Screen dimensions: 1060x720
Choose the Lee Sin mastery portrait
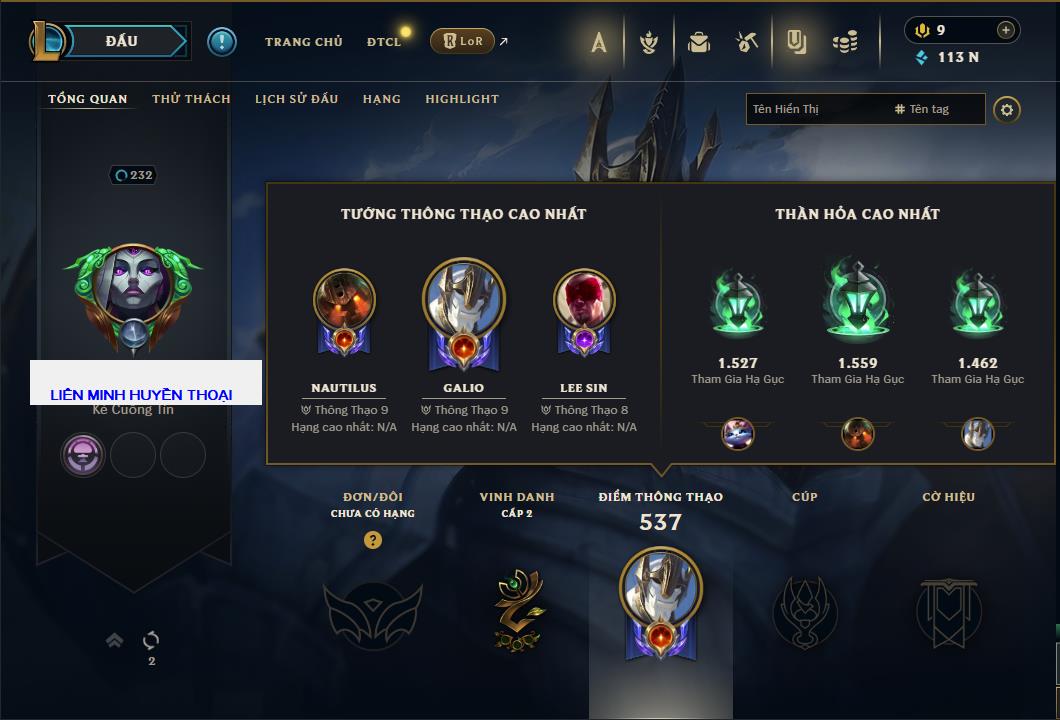(x=583, y=303)
